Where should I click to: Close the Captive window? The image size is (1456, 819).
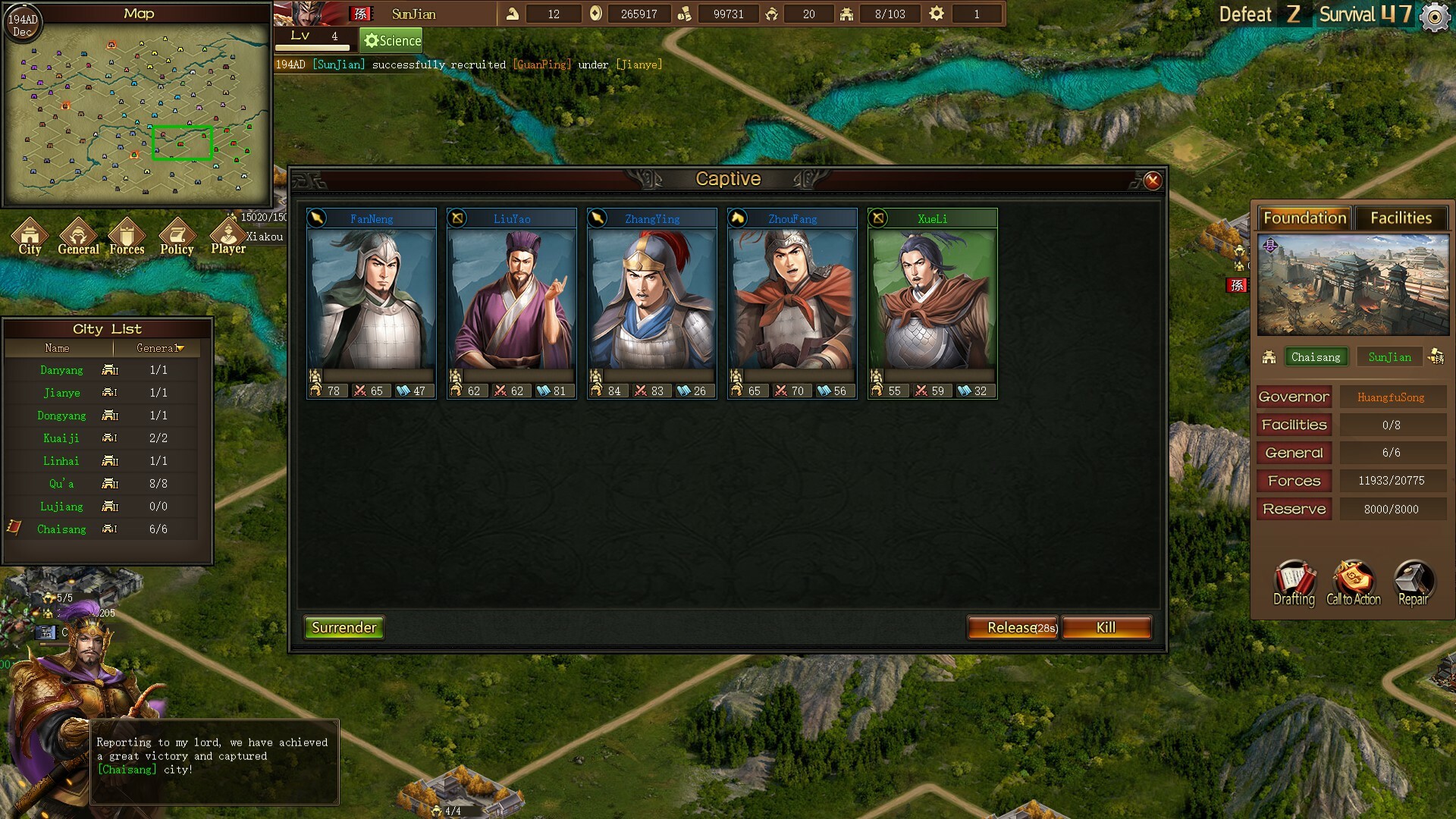click(1152, 180)
